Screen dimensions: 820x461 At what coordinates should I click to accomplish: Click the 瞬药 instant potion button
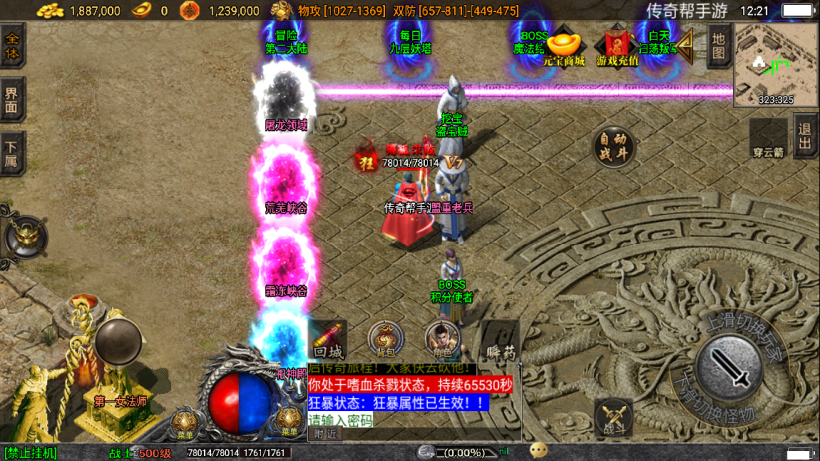point(500,340)
